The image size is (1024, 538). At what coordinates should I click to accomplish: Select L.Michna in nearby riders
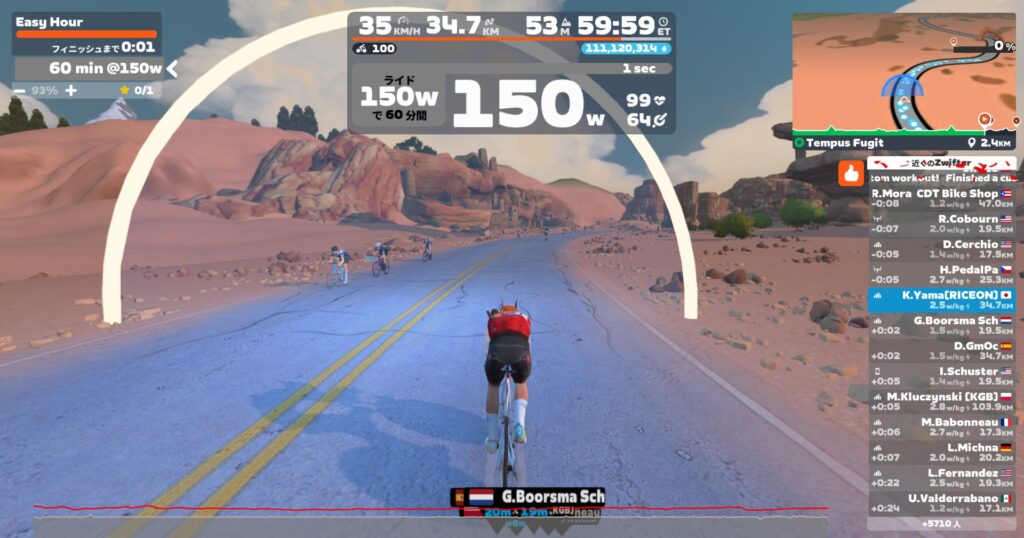pos(942,452)
